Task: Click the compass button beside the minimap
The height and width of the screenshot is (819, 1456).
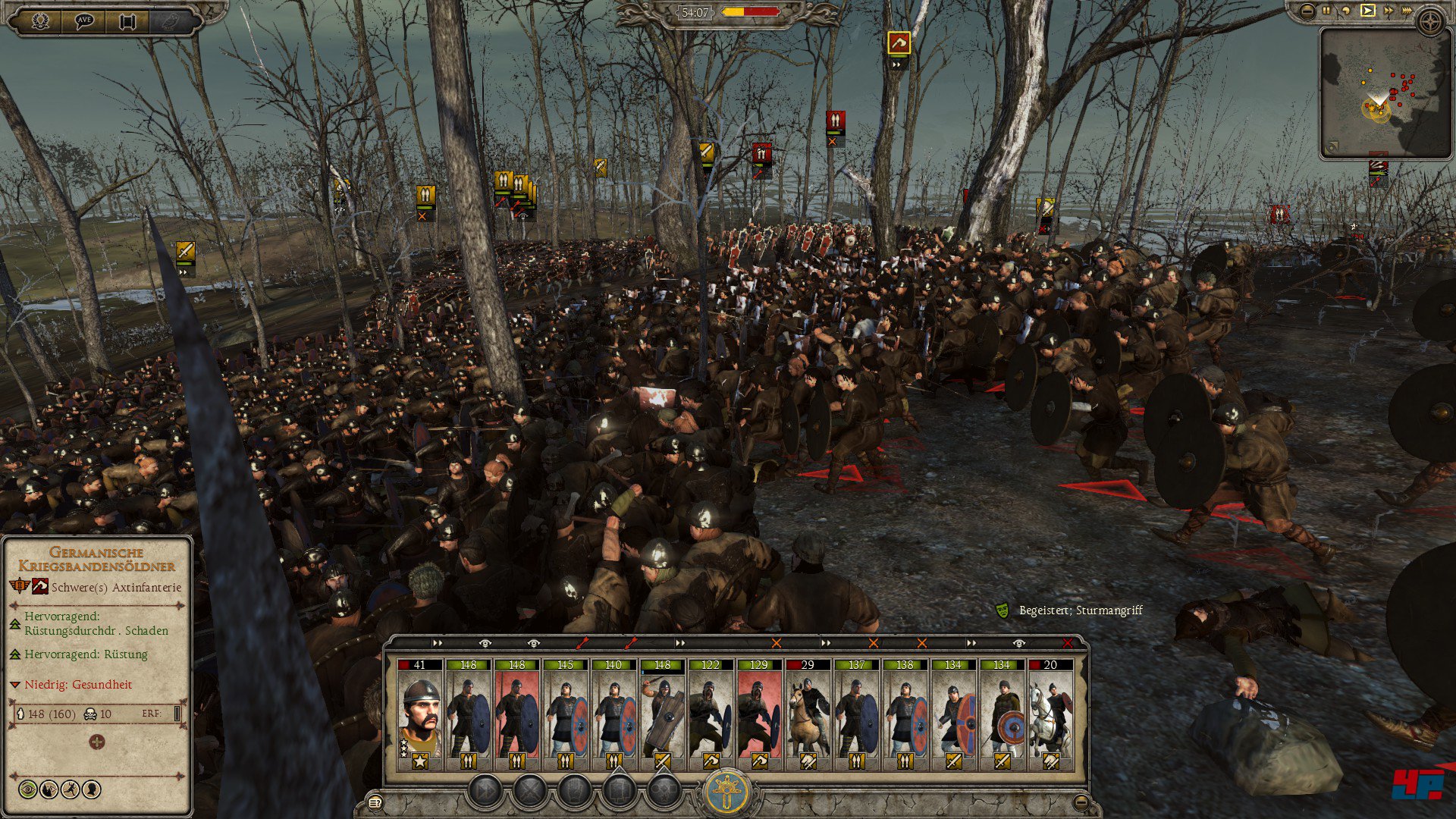Action: tap(1430, 23)
